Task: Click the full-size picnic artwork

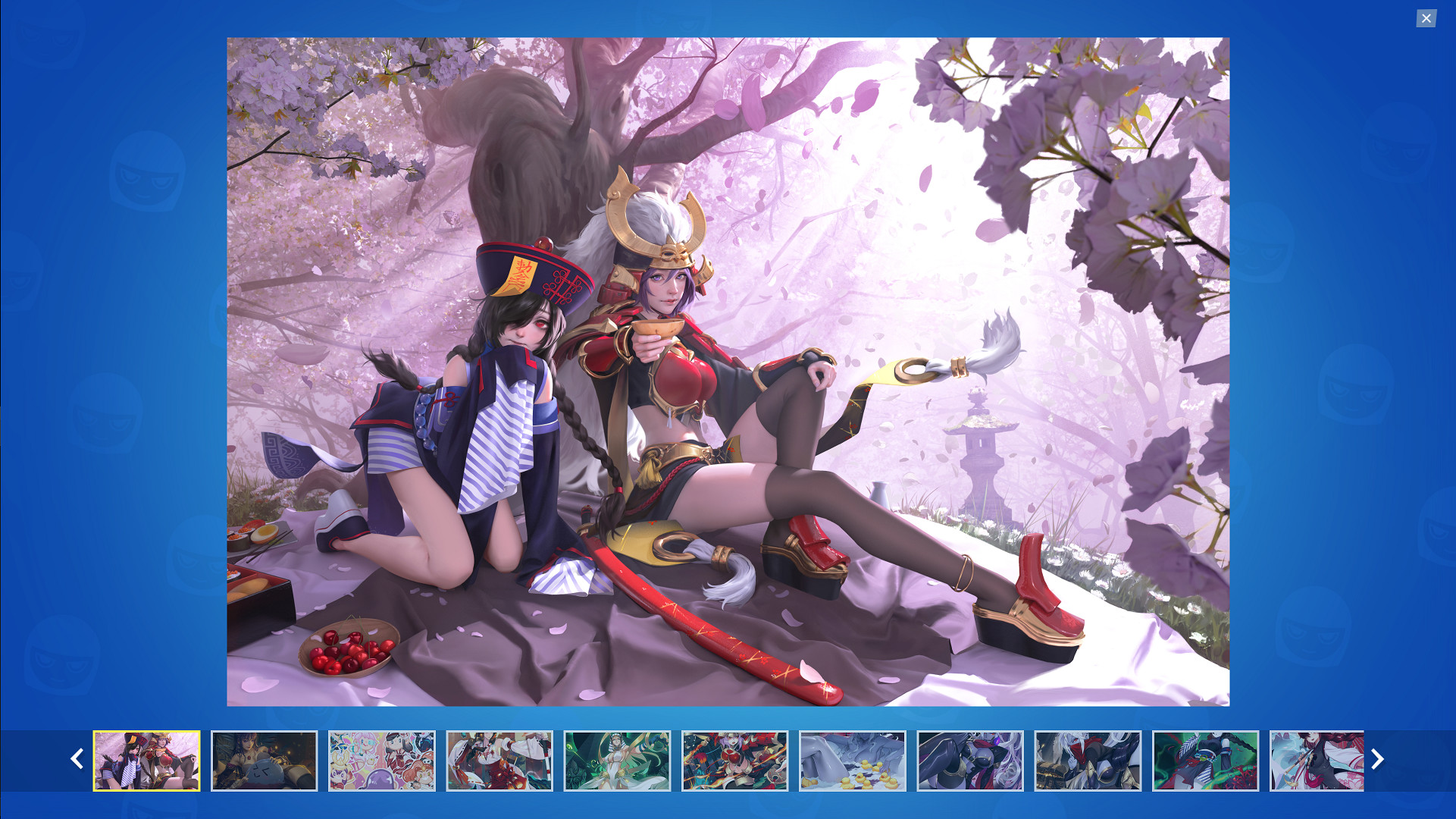Action: pos(728,372)
